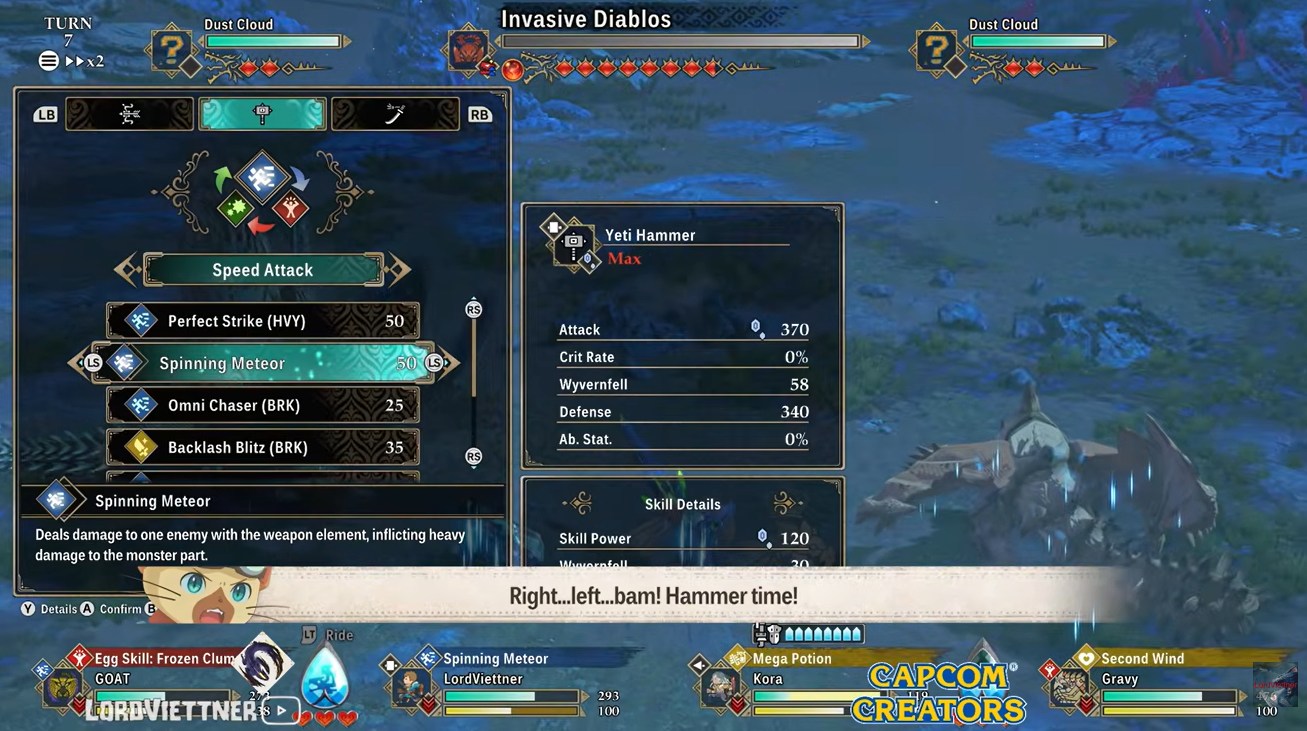This screenshot has width=1307, height=731.
Task: Switch to the sword weapon tab
Action: (x=395, y=114)
